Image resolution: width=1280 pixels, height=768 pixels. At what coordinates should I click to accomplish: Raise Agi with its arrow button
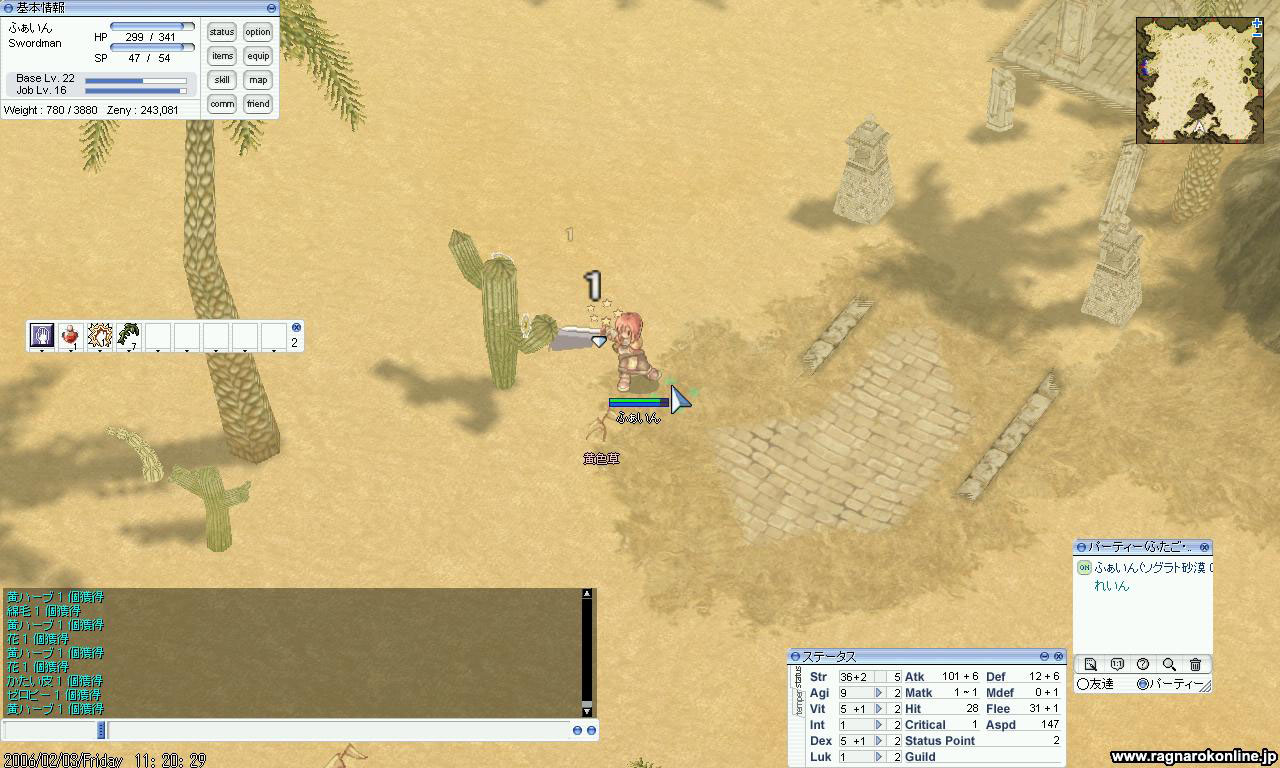879,693
